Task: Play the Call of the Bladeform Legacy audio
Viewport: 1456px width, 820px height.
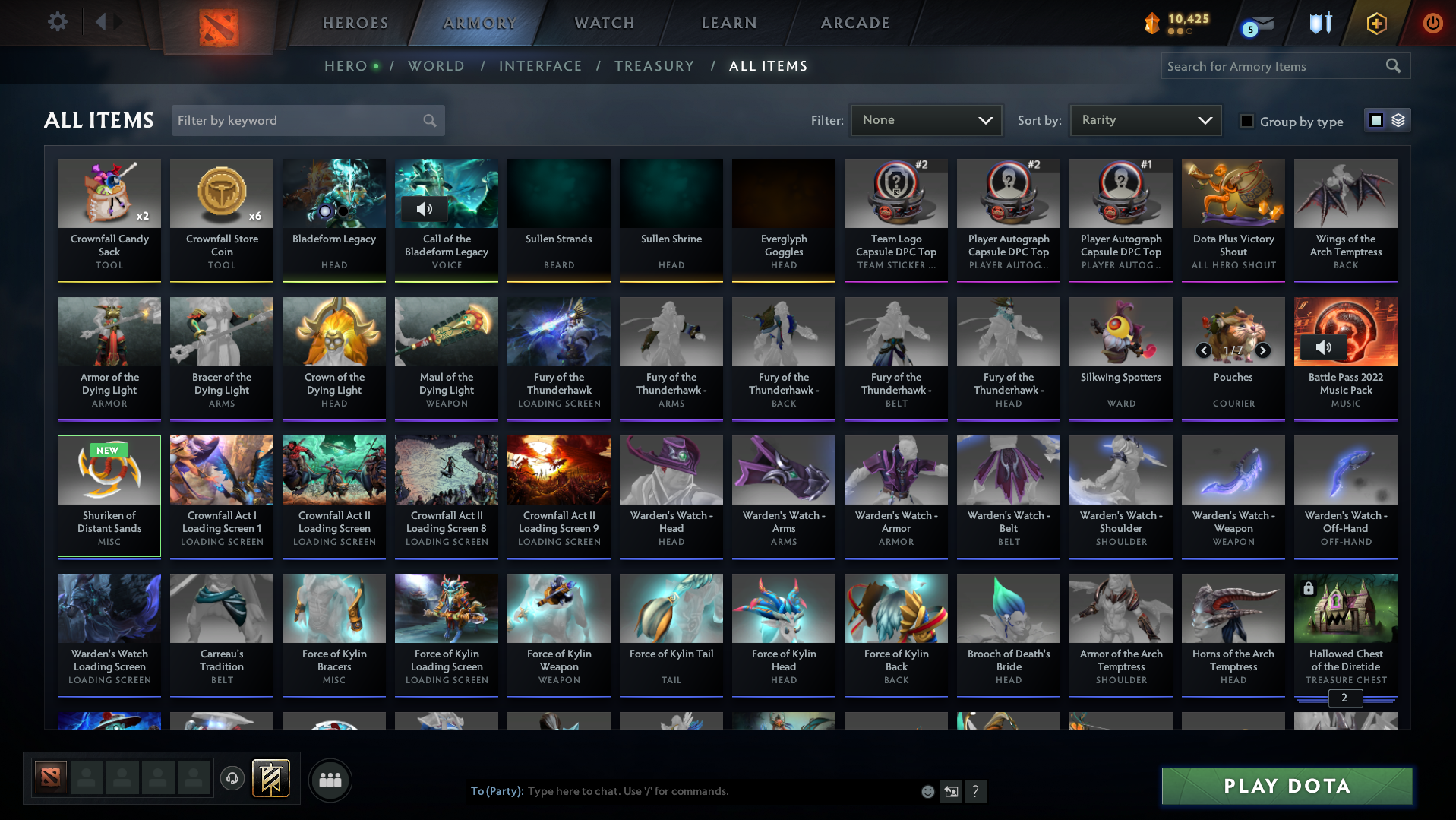Action: [425, 208]
